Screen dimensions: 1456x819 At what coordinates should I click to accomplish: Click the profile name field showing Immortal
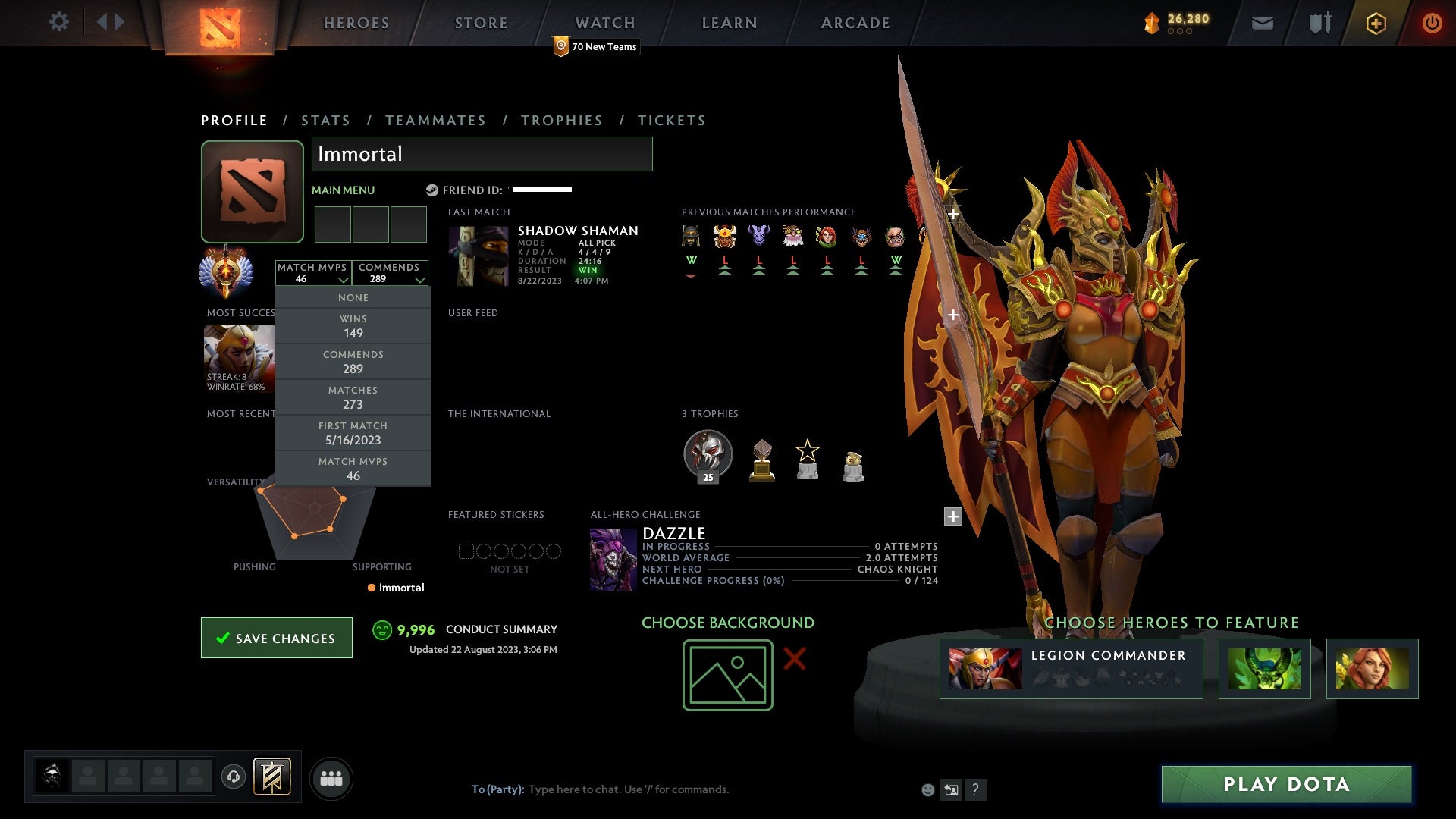(x=482, y=154)
